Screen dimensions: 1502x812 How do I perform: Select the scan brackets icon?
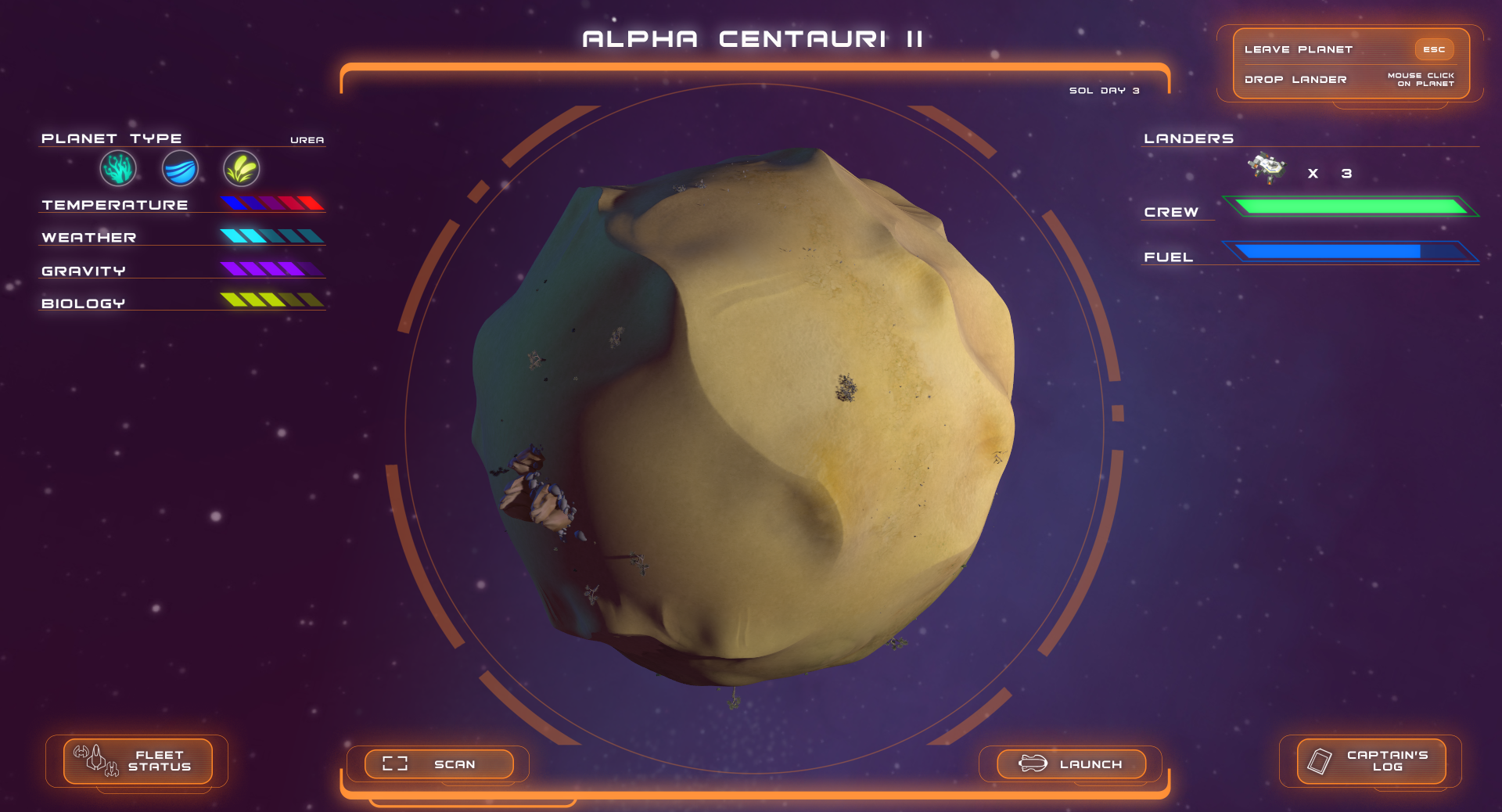394,763
